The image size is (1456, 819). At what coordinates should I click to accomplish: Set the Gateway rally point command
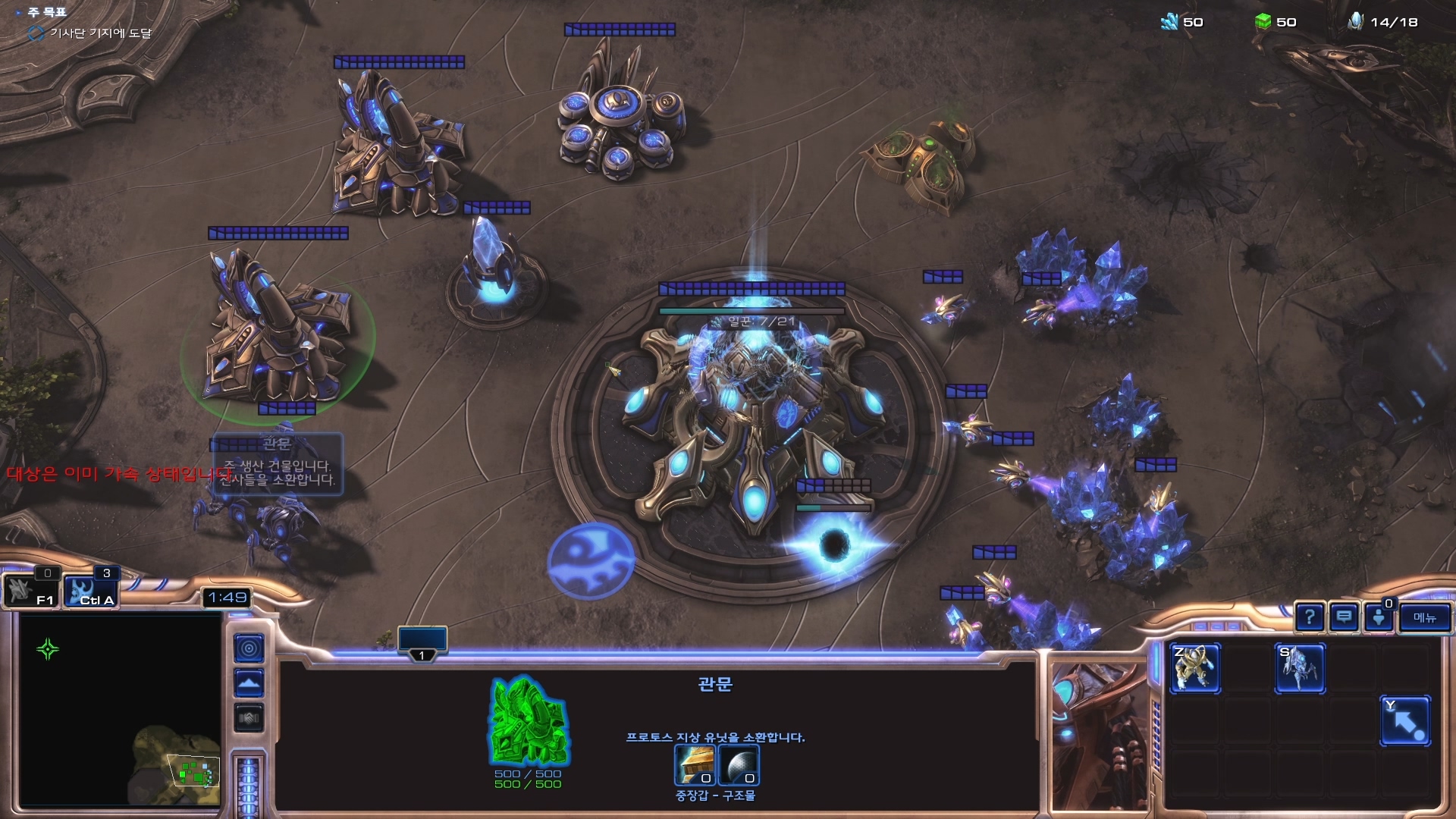[x=1405, y=721]
